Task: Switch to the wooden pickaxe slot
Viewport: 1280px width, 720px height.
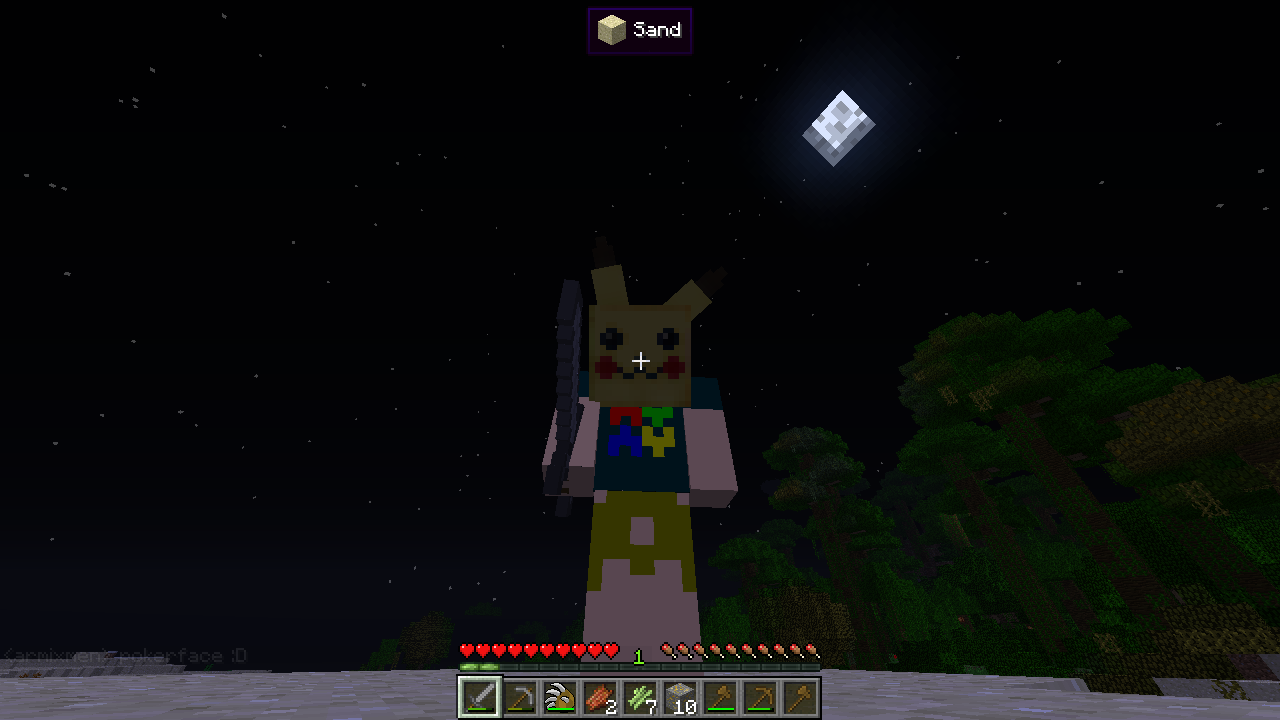Action: coord(759,697)
